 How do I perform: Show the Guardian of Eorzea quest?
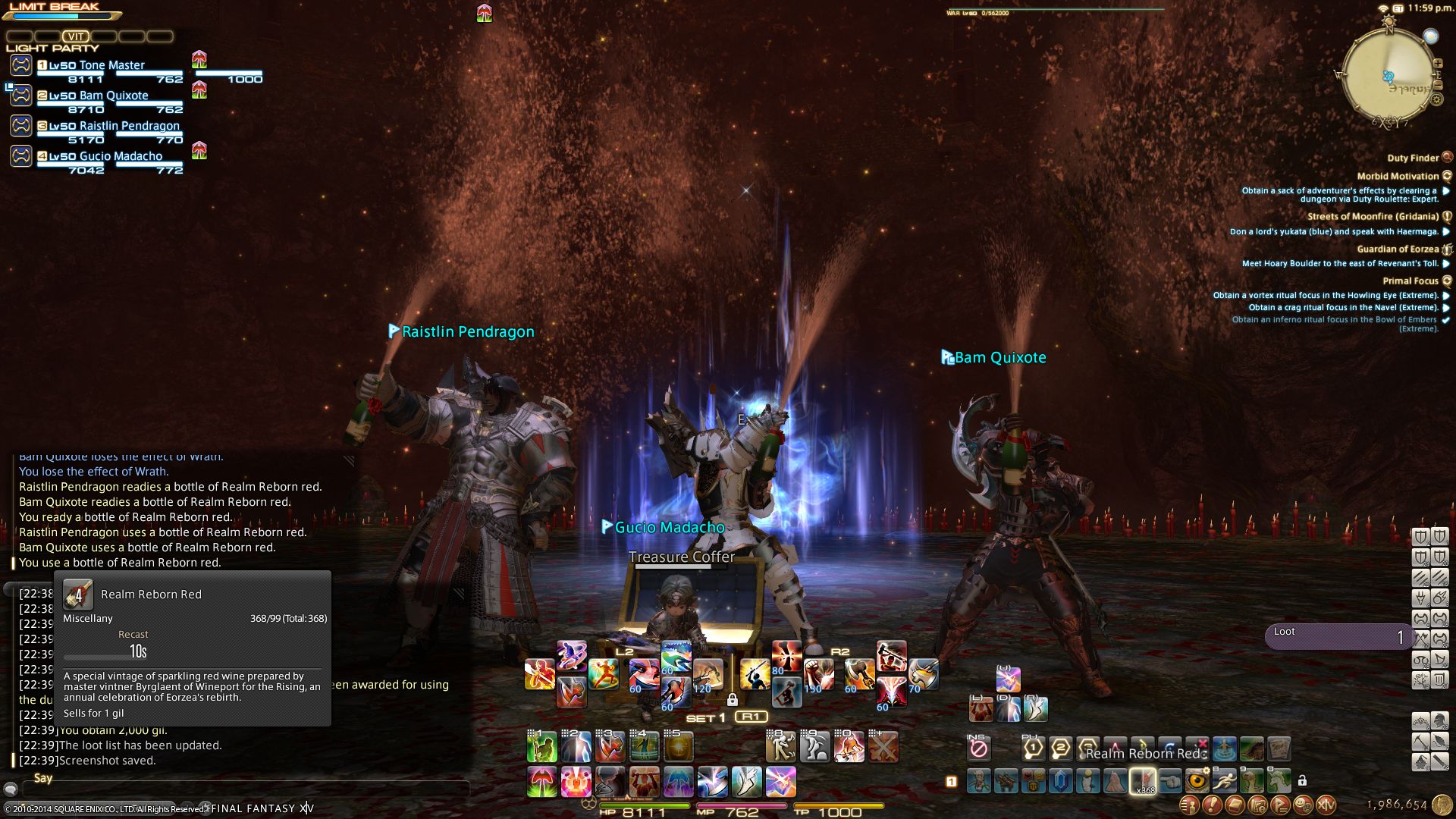click(x=1398, y=249)
